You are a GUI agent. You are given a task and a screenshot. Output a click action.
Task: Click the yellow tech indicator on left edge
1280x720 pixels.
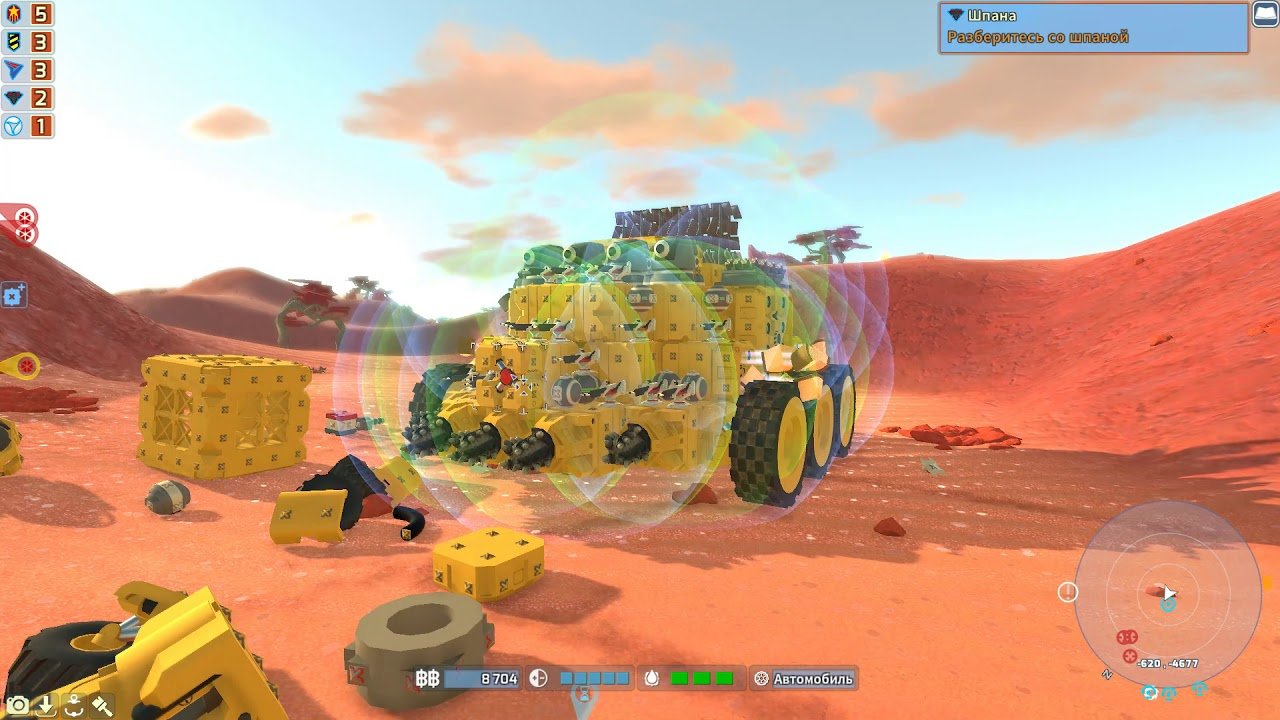pyautogui.click(x=22, y=366)
